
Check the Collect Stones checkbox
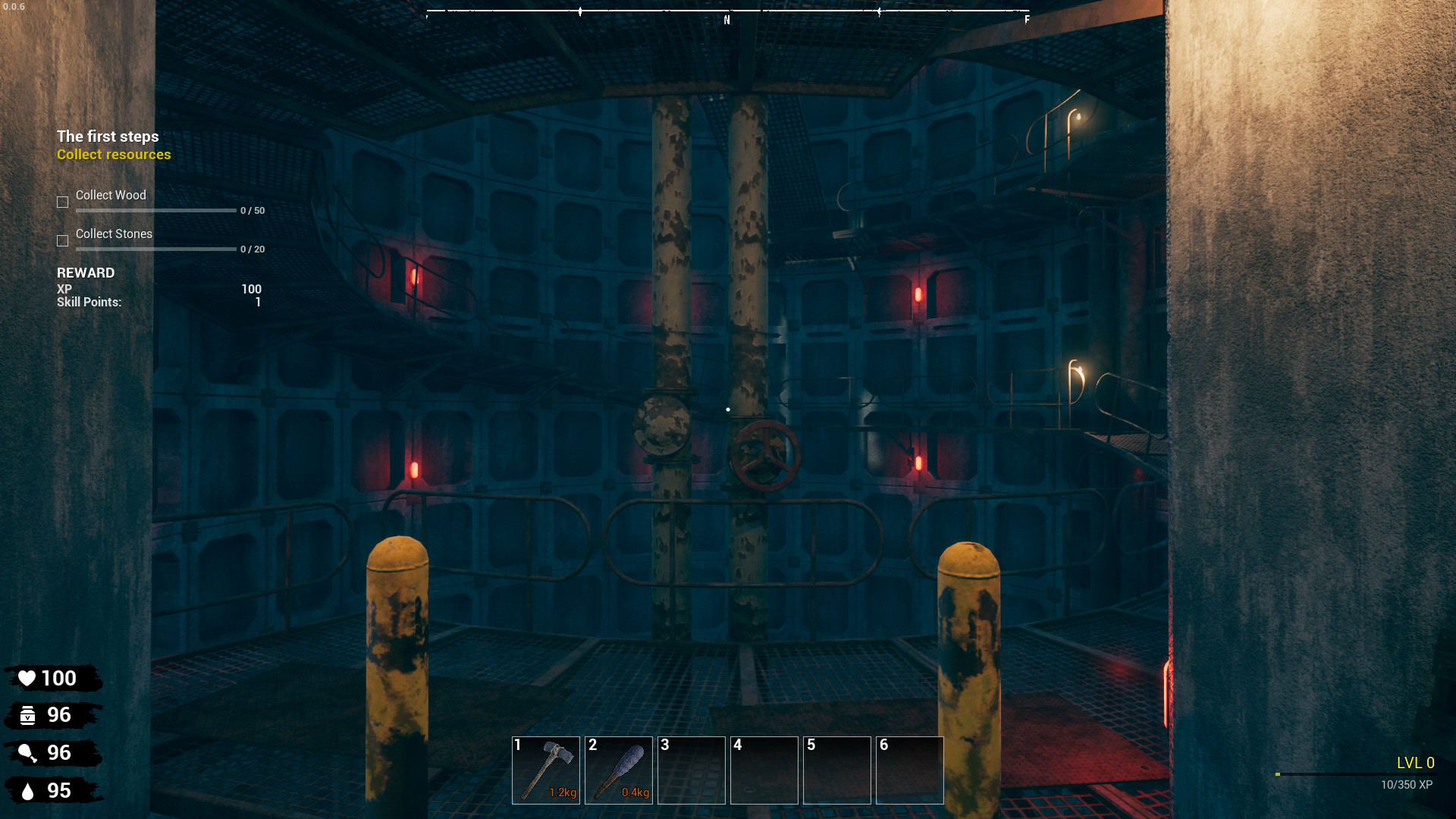[62, 240]
